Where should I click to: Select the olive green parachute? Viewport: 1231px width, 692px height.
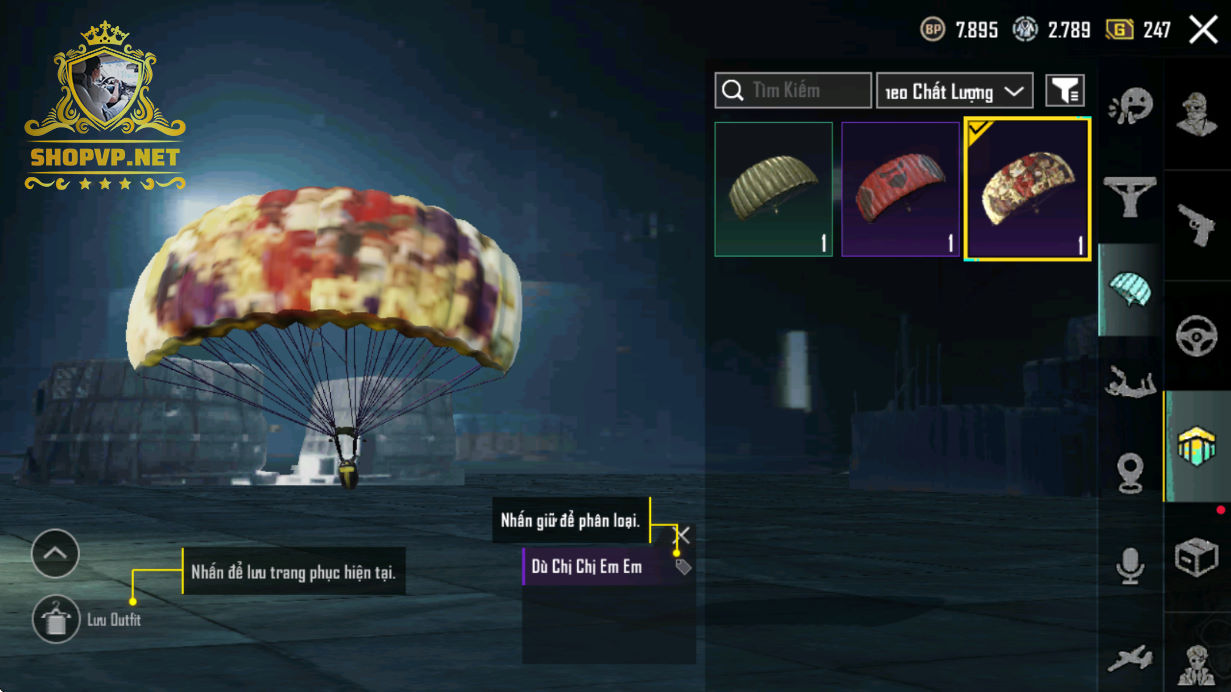pyautogui.click(x=773, y=189)
